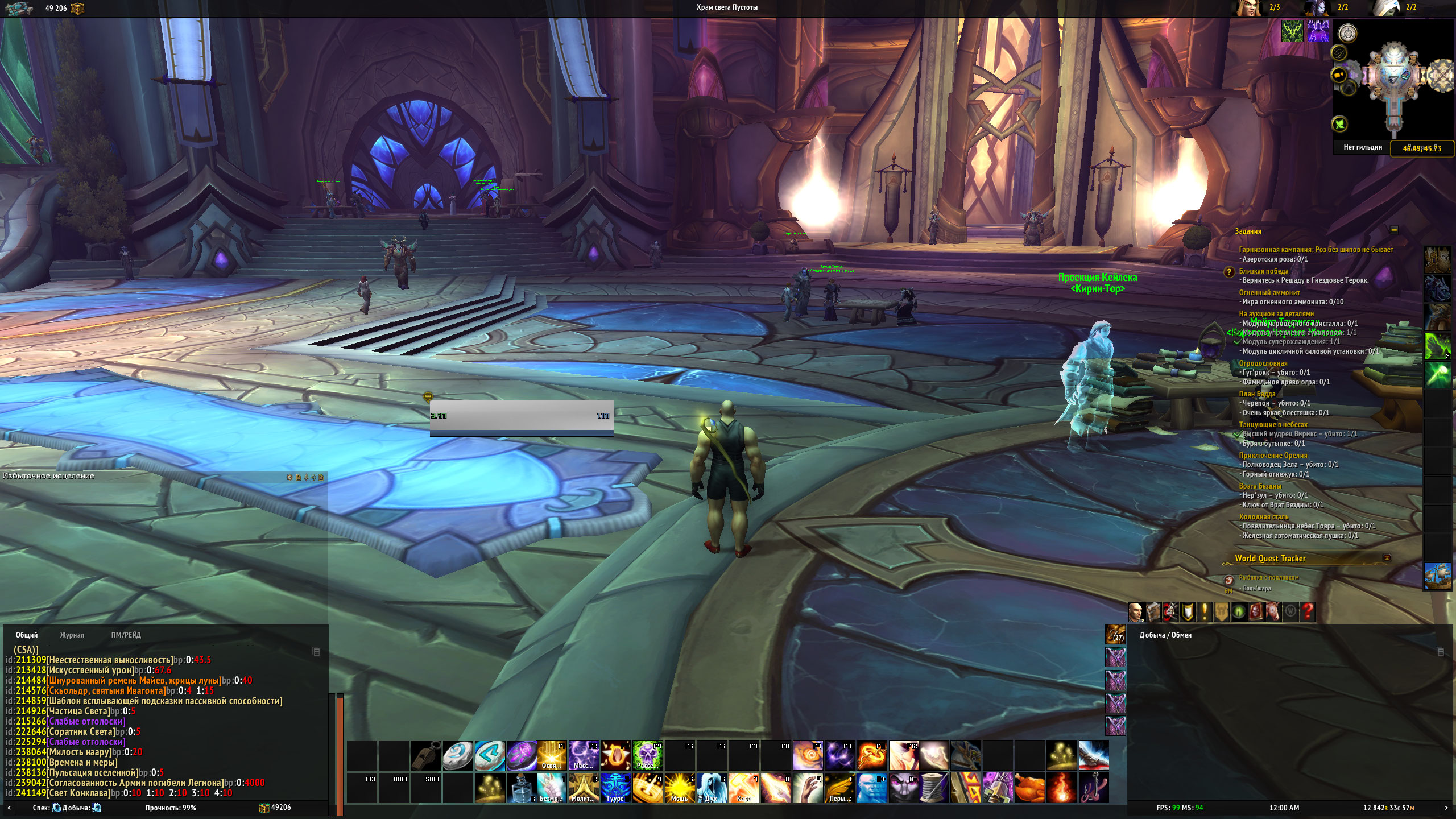Open the ПМ/РЕЙД chat tab
This screenshot has height=819, width=1456.
pos(126,635)
